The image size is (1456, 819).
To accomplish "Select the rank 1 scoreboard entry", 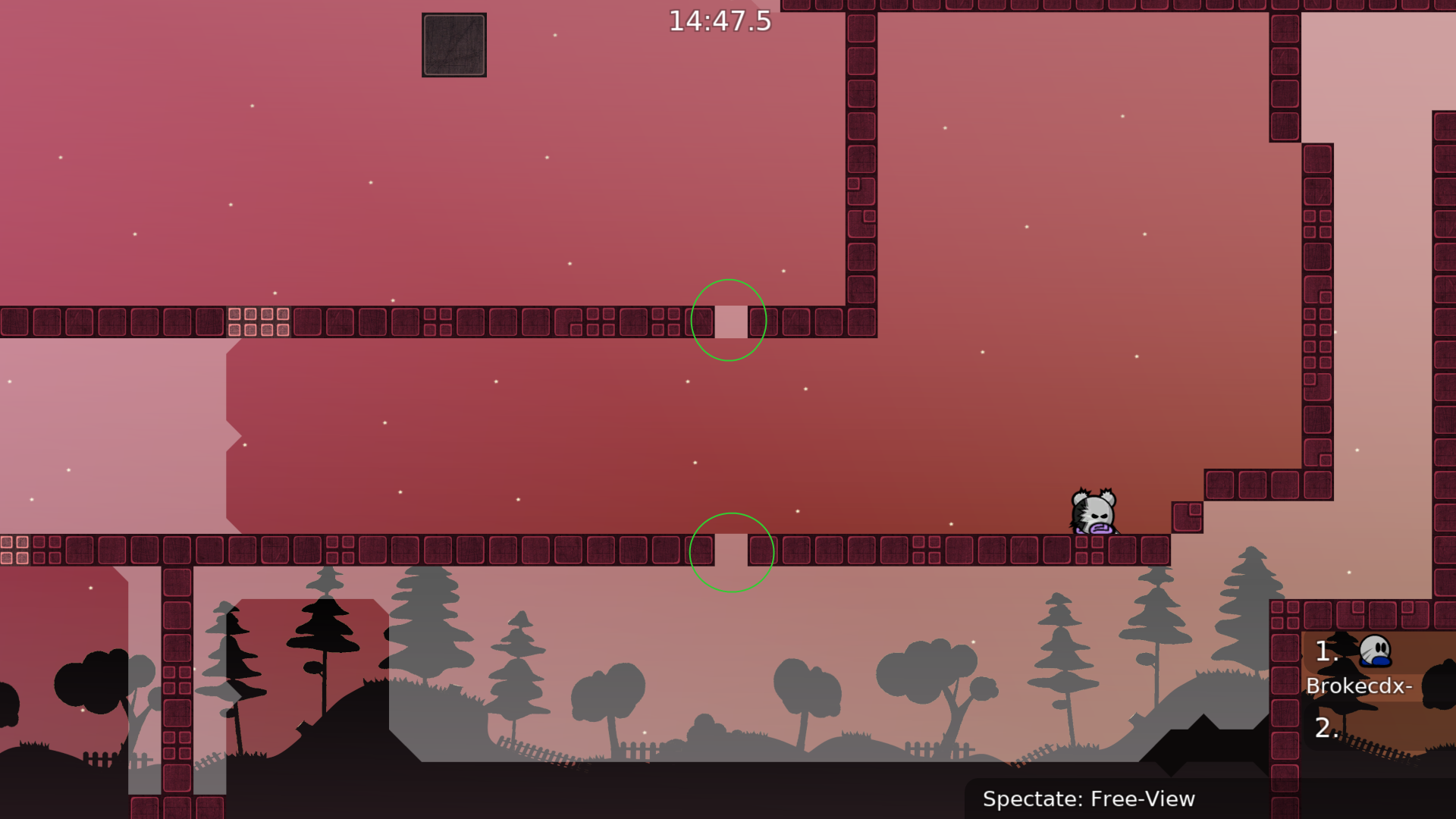I will click(x=1326, y=651).
